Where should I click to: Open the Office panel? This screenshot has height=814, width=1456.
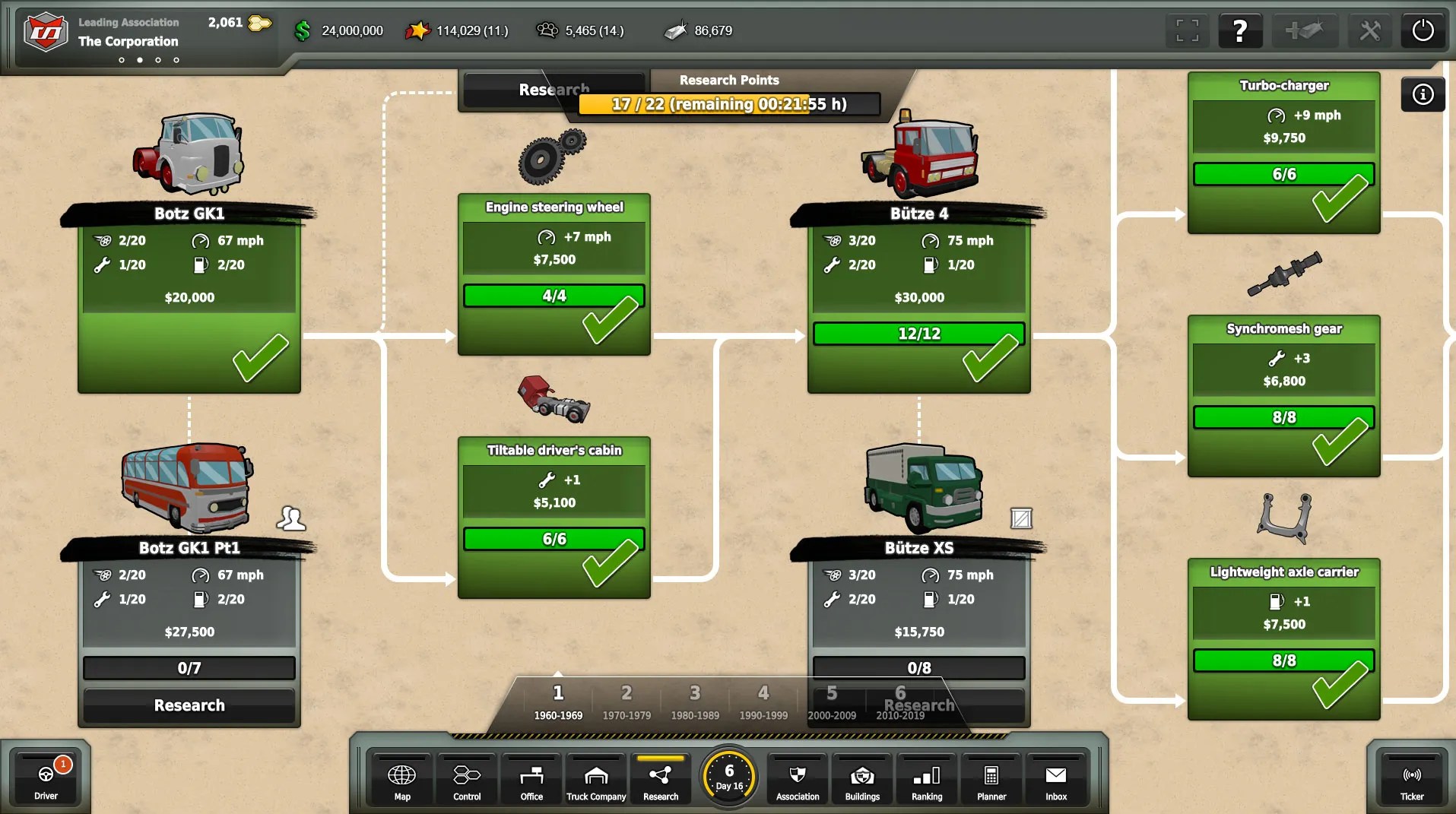point(531,778)
